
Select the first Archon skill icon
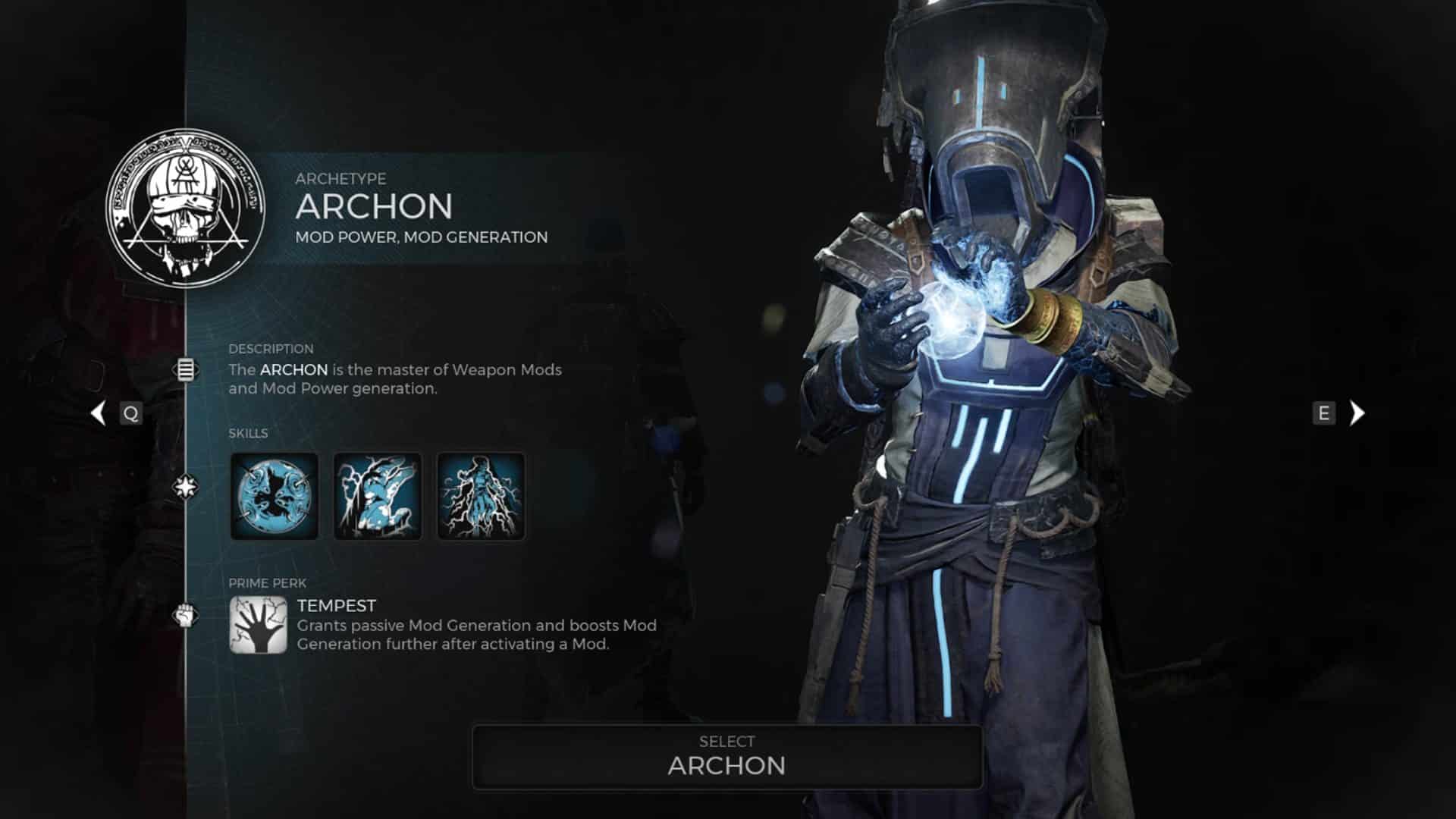coord(274,497)
